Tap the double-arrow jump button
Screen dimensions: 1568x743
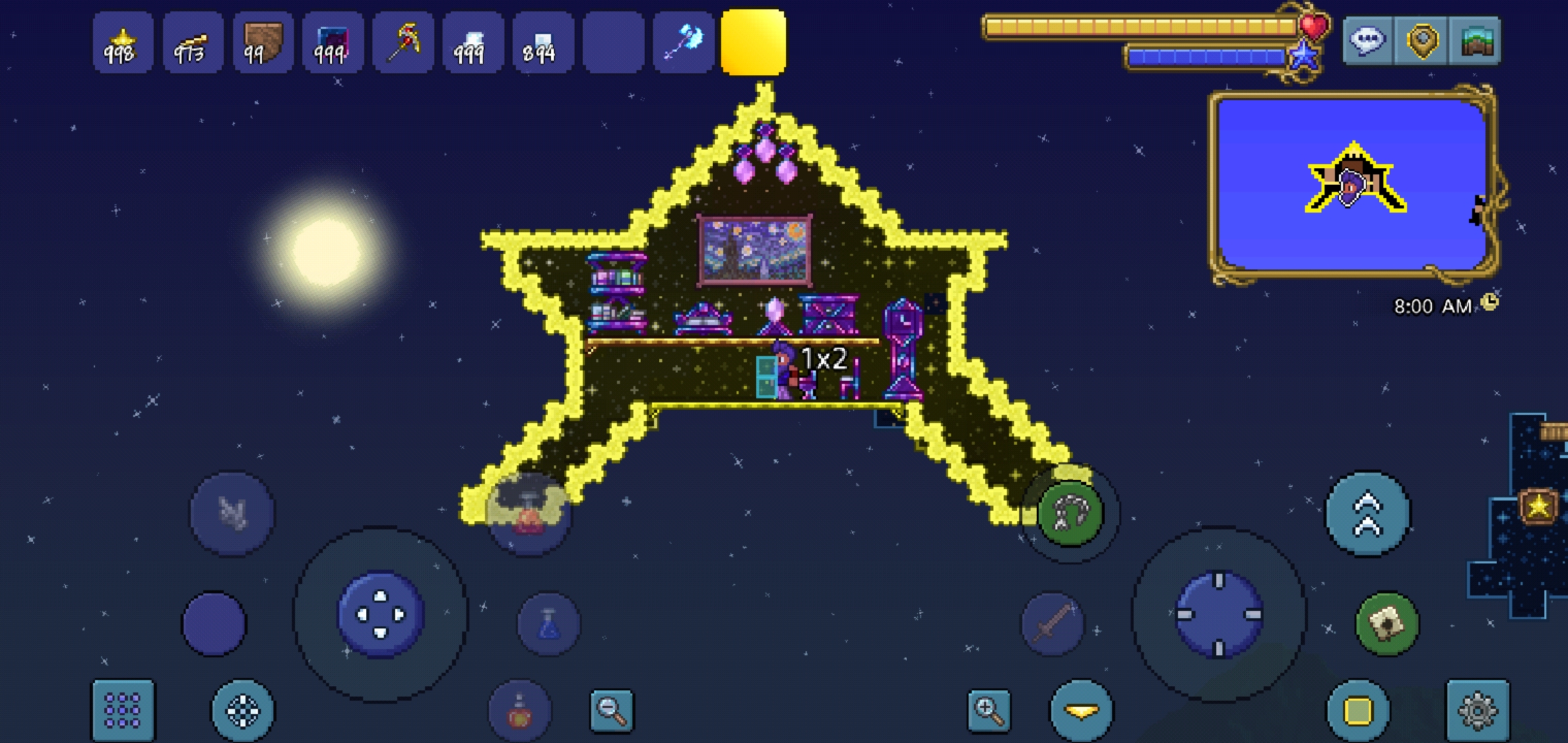[x=1368, y=513]
